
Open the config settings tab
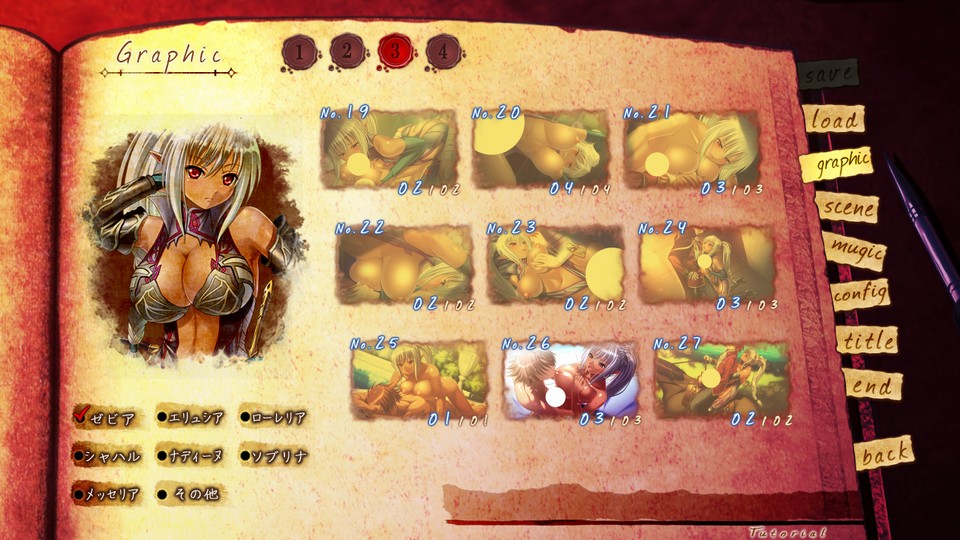859,295
